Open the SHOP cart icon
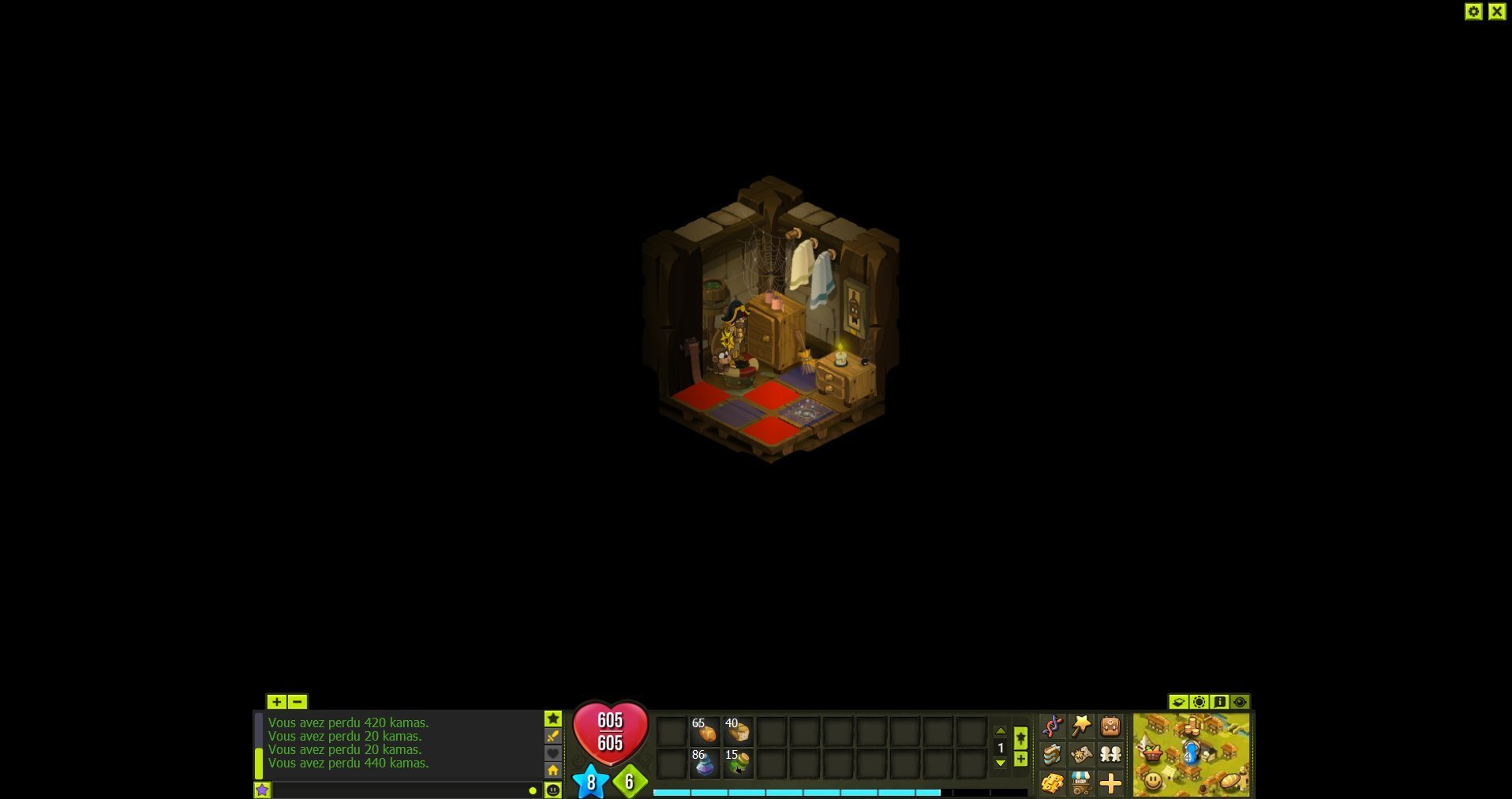The image size is (1512, 799). coord(1081,782)
